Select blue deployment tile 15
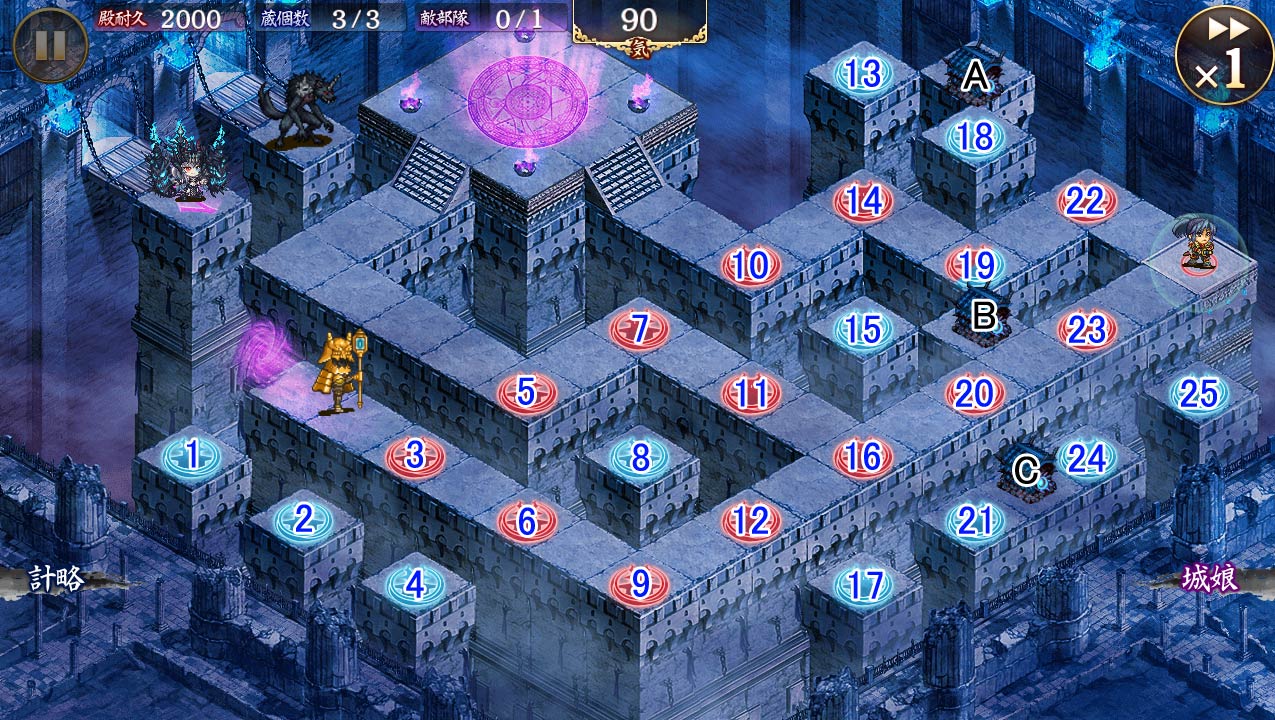The width and height of the screenshot is (1275, 720). tap(863, 329)
